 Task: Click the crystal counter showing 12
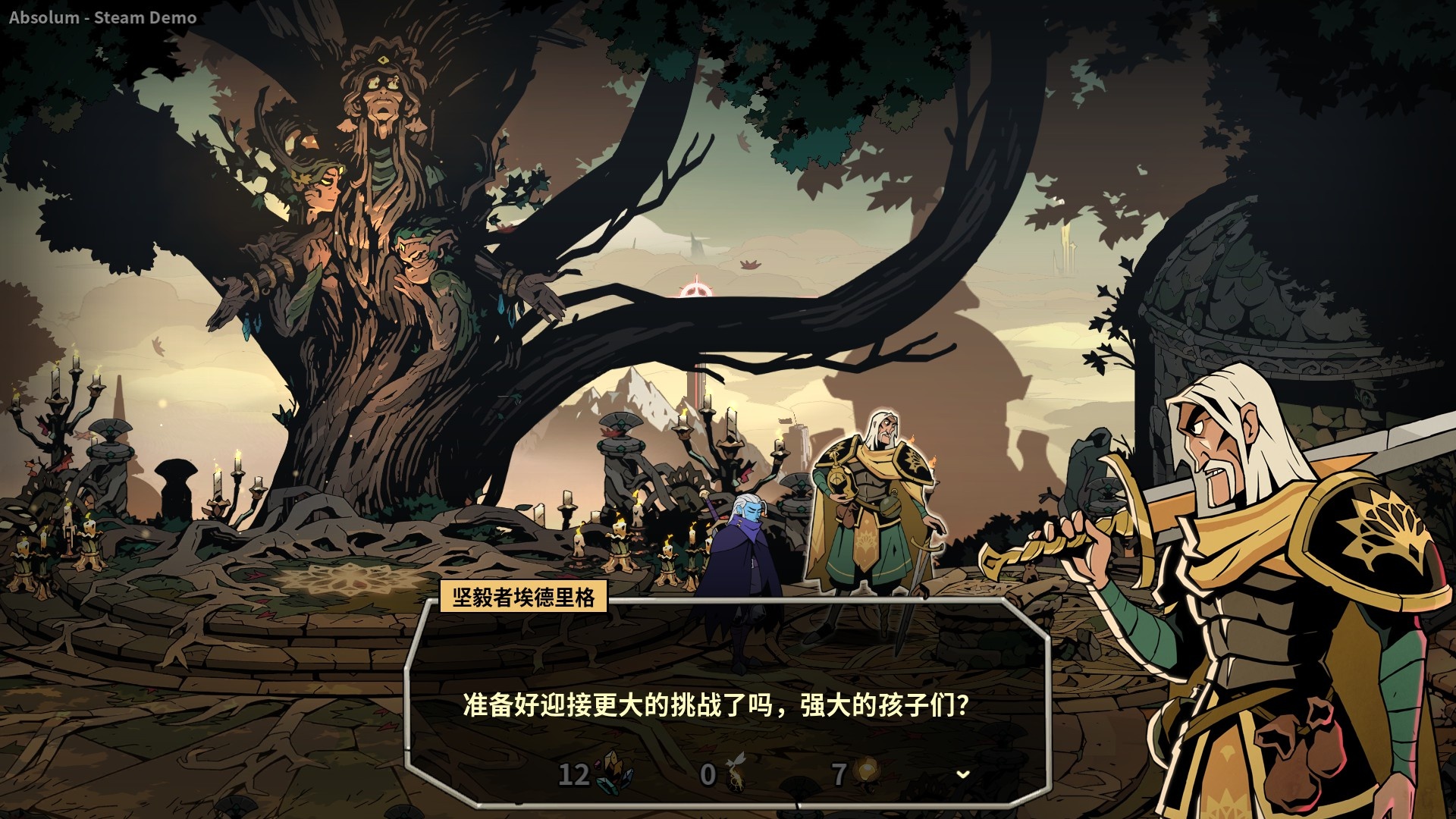(574, 774)
